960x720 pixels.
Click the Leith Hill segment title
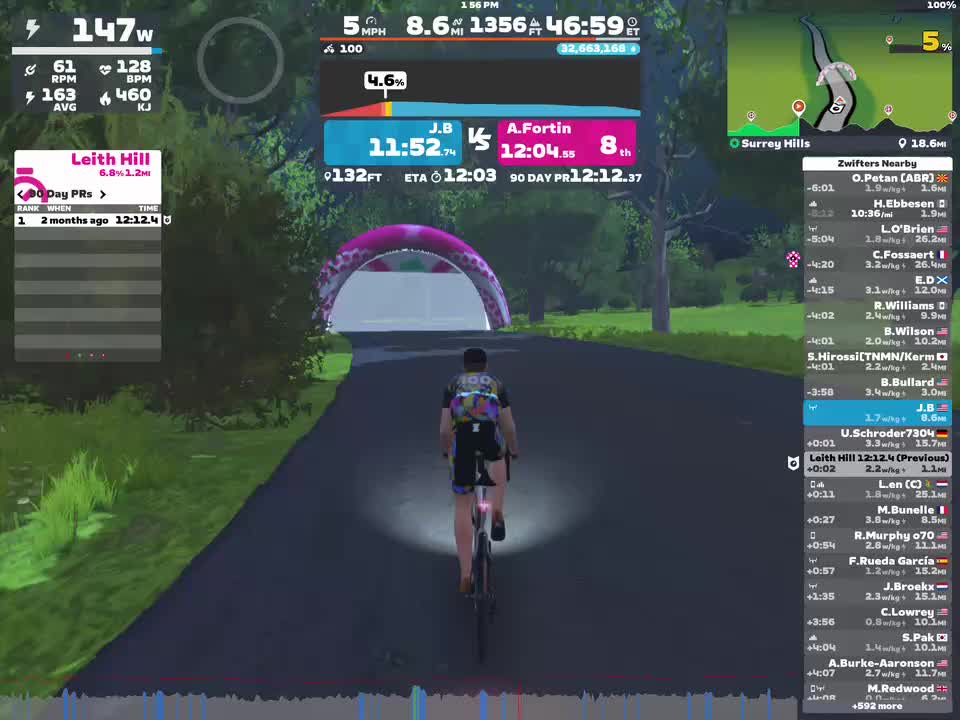(110, 159)
